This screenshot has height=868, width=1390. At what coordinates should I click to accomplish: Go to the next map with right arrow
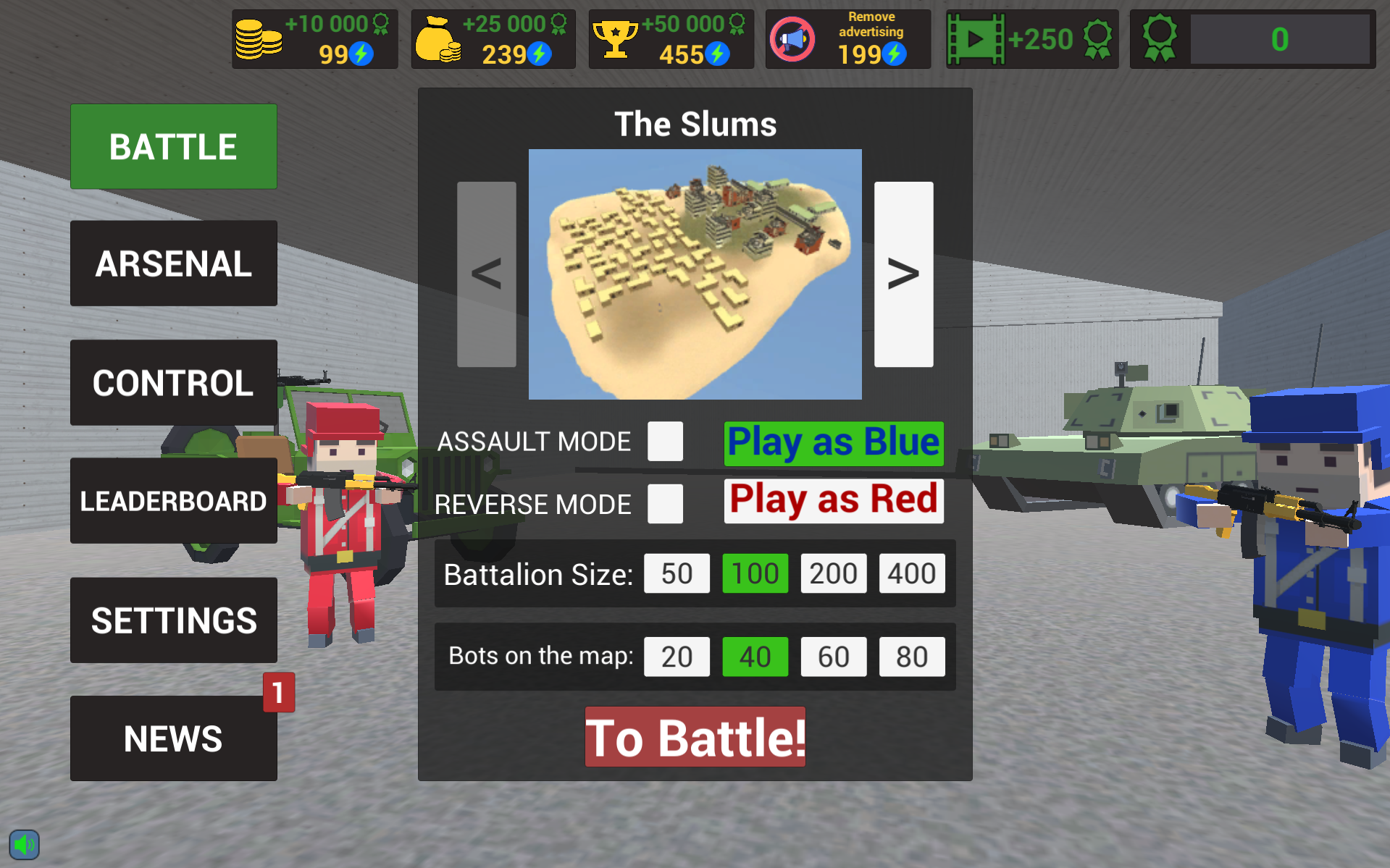pos(903,274)
